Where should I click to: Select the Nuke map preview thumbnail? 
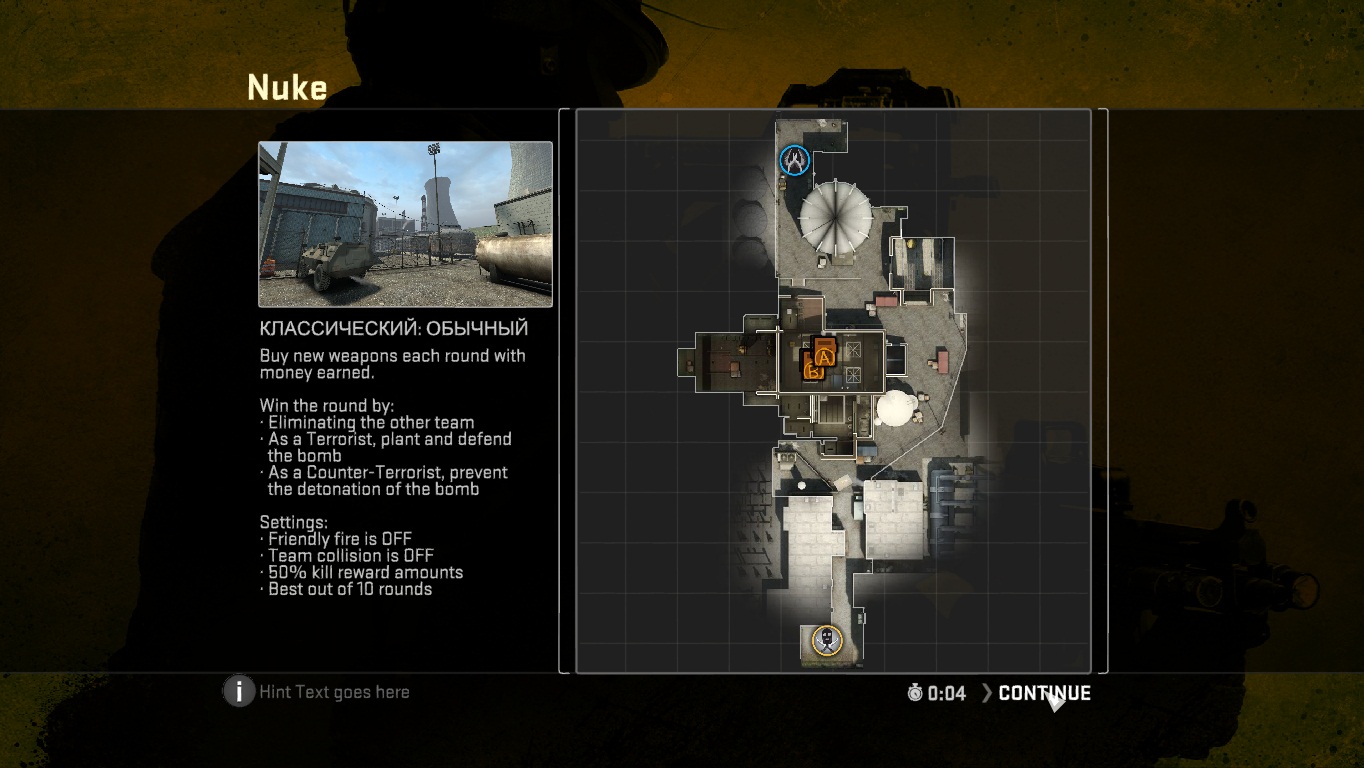click(405, 224)
